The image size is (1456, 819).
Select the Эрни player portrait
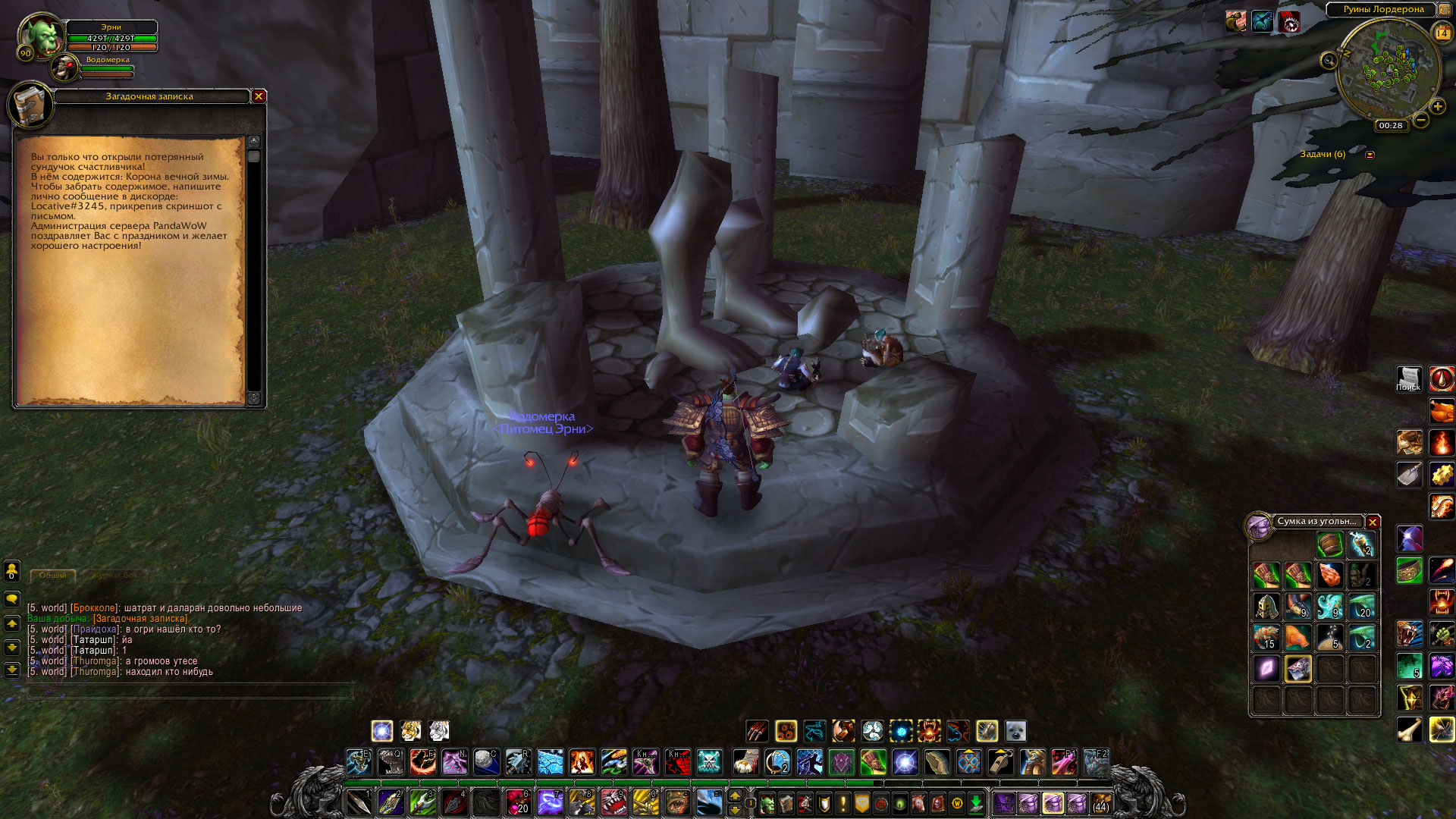(41, 37)
